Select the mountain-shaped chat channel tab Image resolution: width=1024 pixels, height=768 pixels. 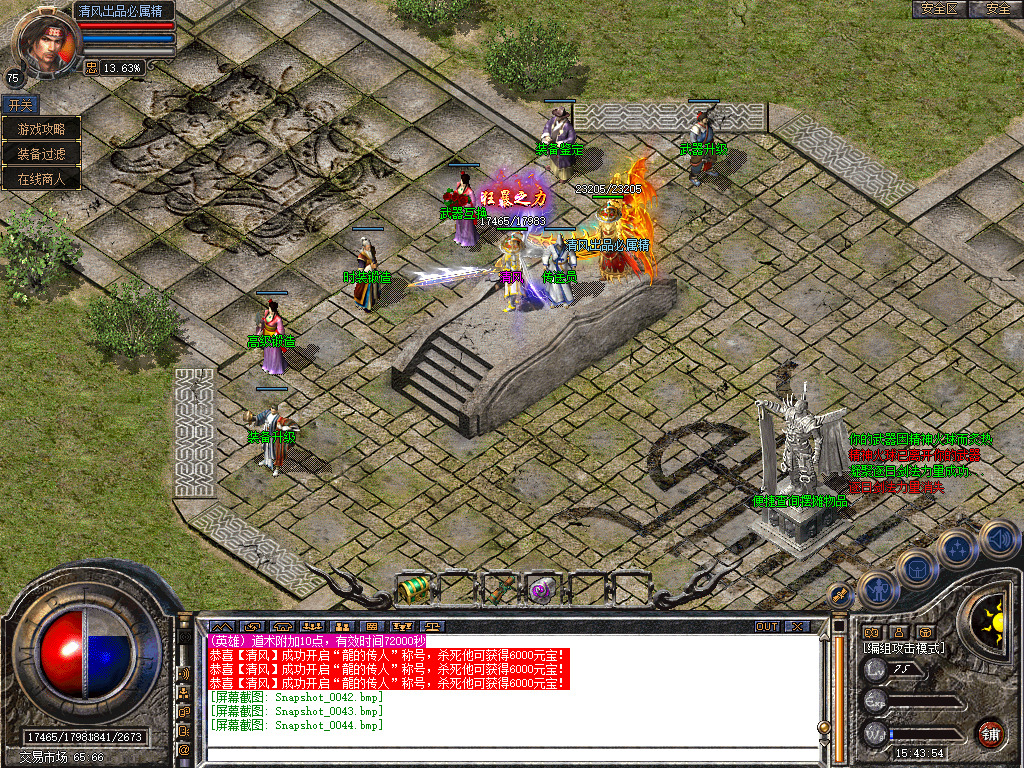pyautogui.click(x=220, y=626)
